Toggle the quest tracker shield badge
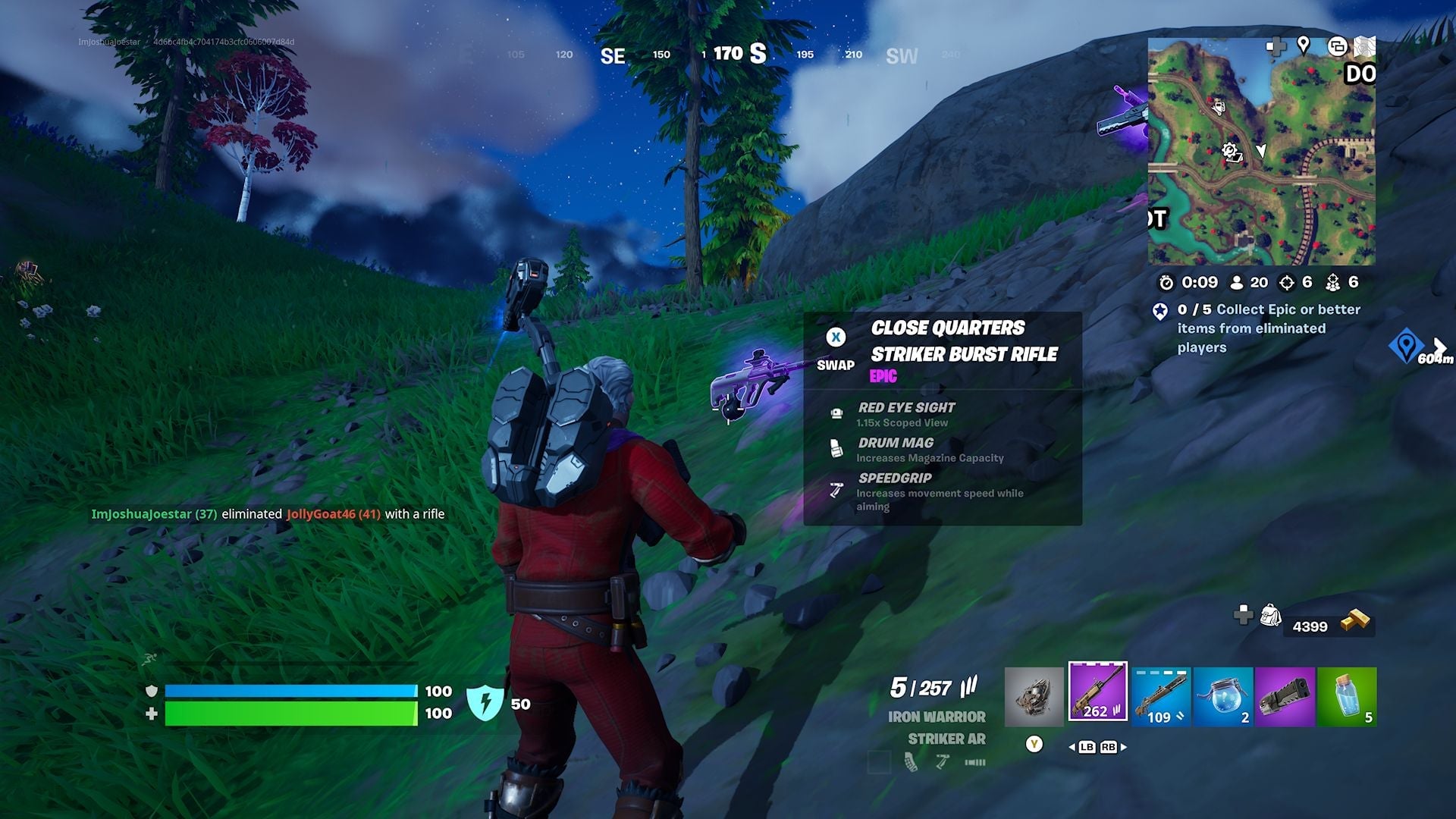Image resolution: width=1456 pixels, height=819 pixels. click(x=1161, y=312)
